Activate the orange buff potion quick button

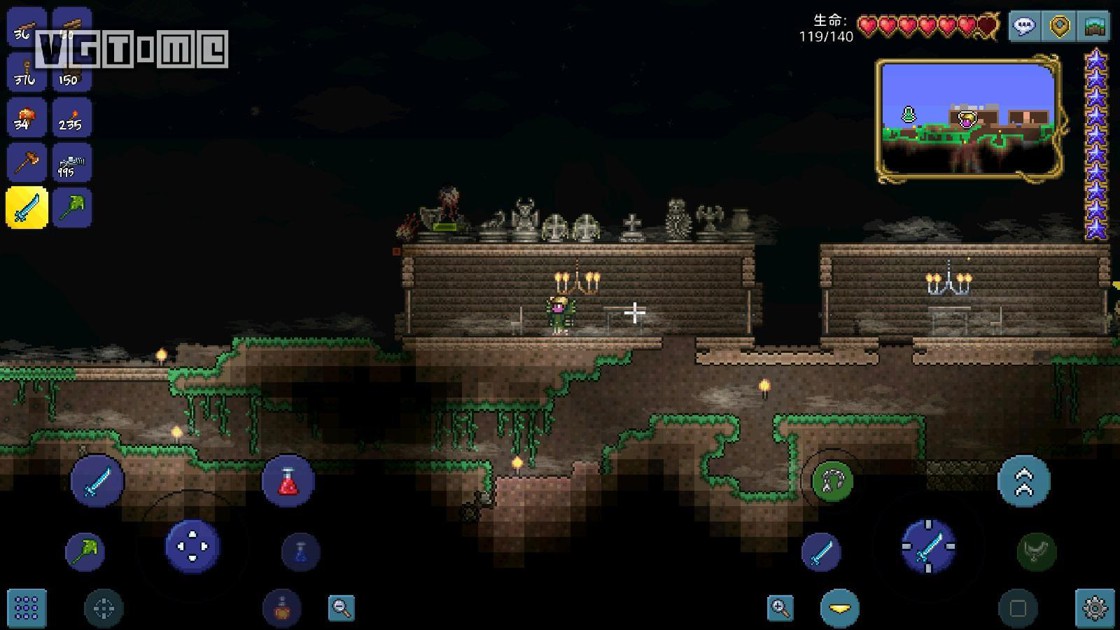(282, 607)
